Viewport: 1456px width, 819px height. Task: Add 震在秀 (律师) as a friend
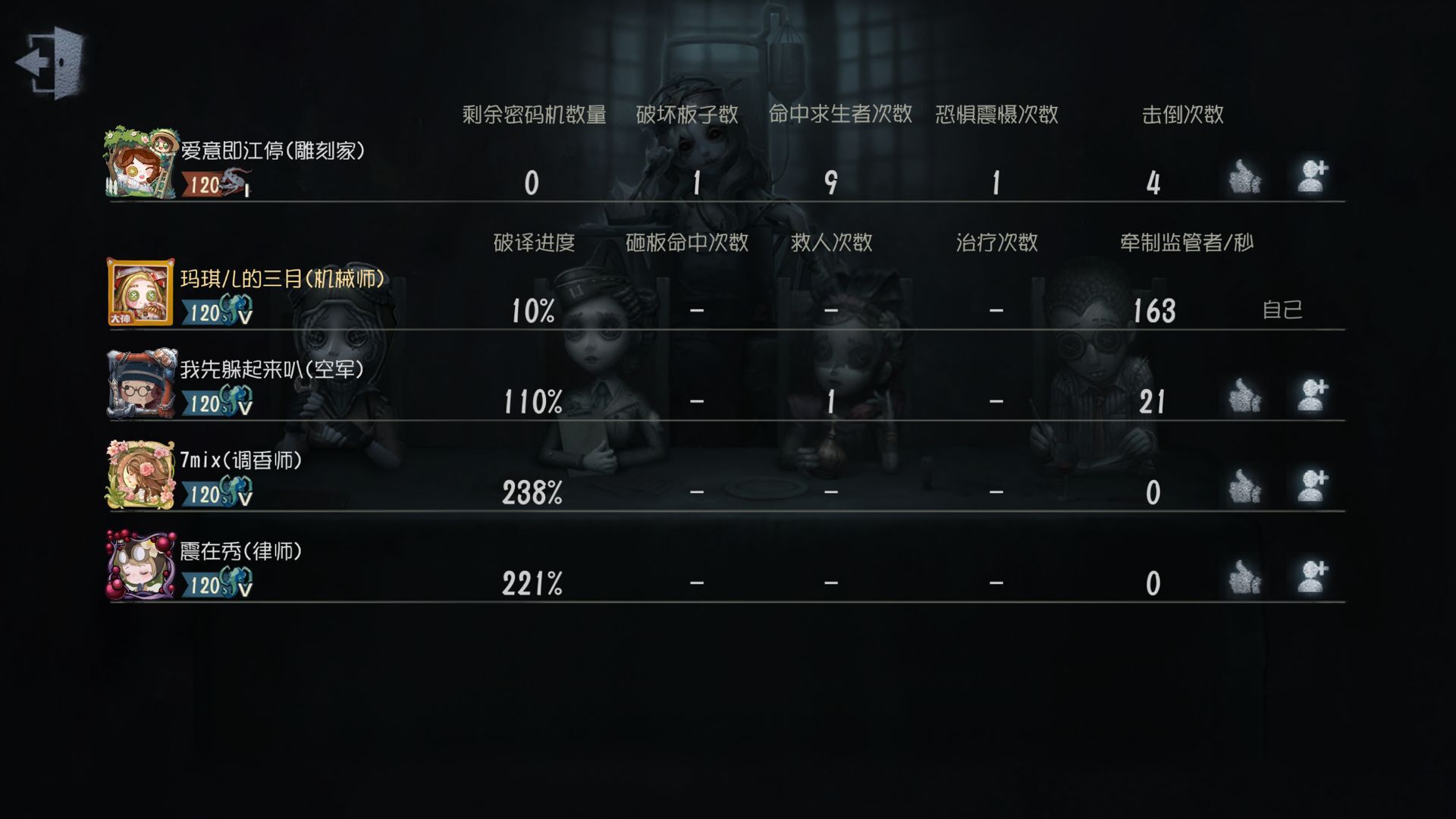coord(1312,578)
